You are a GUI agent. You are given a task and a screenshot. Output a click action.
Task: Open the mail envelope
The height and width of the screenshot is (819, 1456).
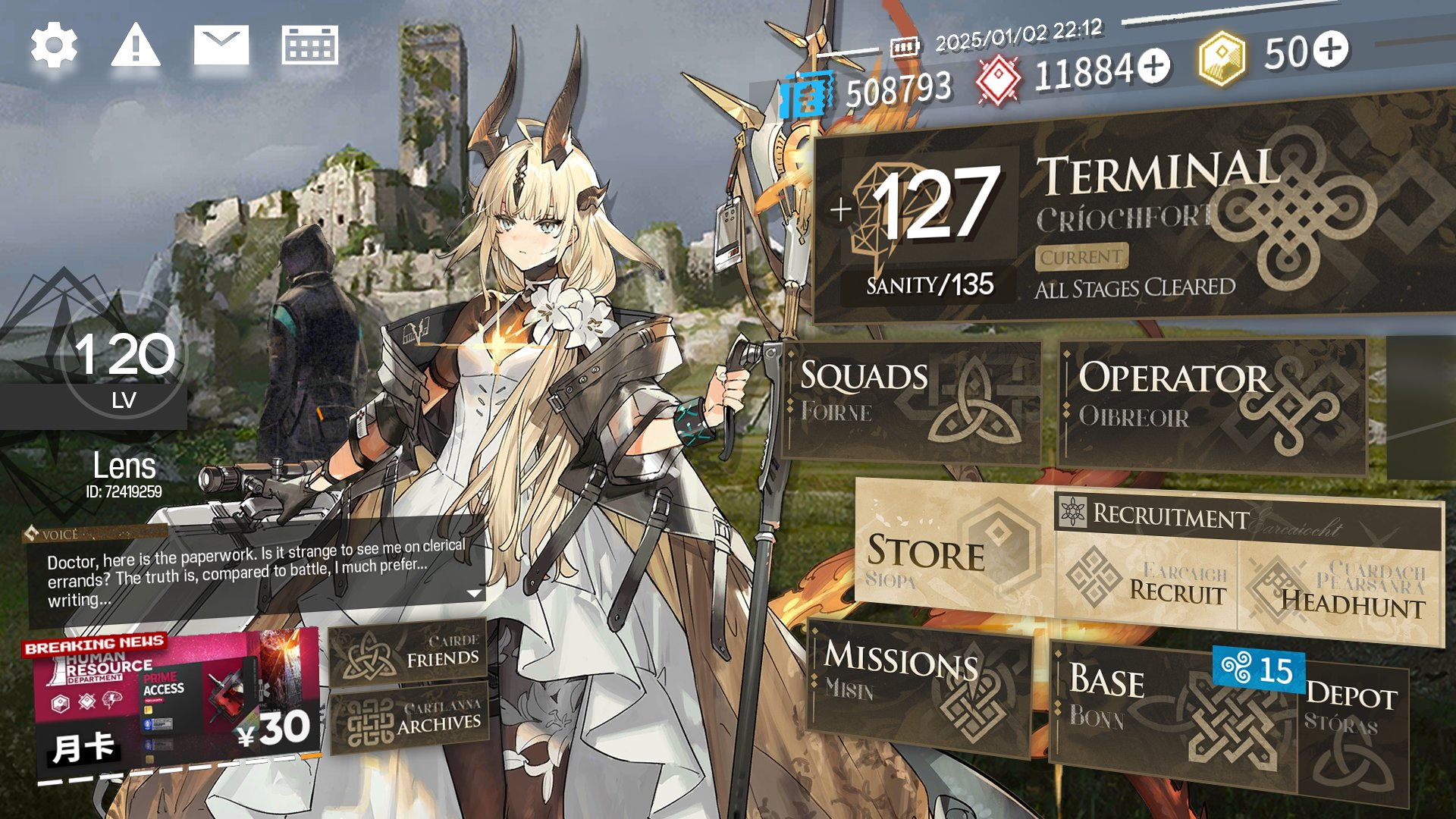click(x=221, y=46)
